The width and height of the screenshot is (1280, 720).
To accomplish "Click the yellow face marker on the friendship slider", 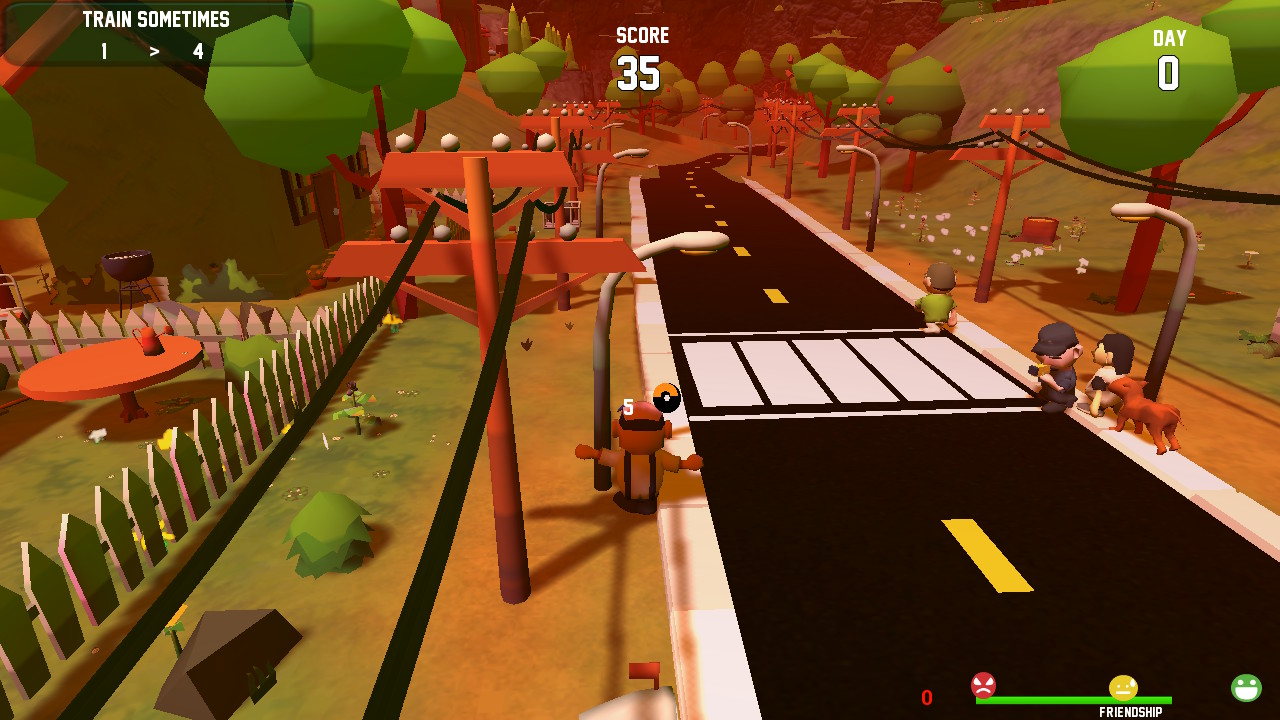I will point(1122,688).
